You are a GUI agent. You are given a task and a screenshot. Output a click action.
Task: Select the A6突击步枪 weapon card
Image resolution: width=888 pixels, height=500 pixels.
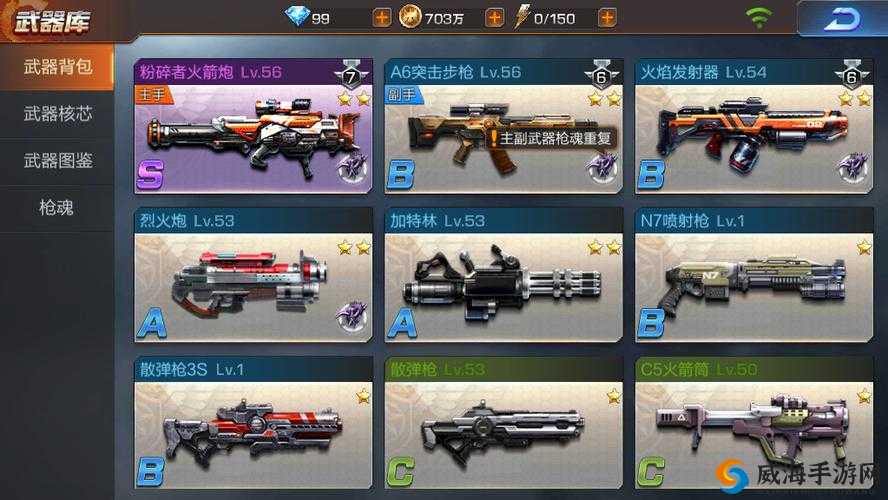click(x=503, y=126)
